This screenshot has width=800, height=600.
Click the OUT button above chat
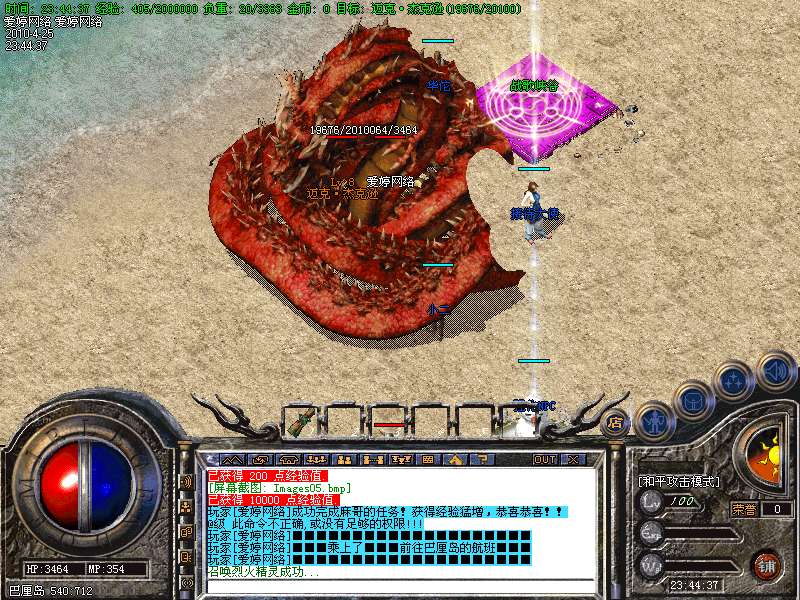(x=545, y=459)
